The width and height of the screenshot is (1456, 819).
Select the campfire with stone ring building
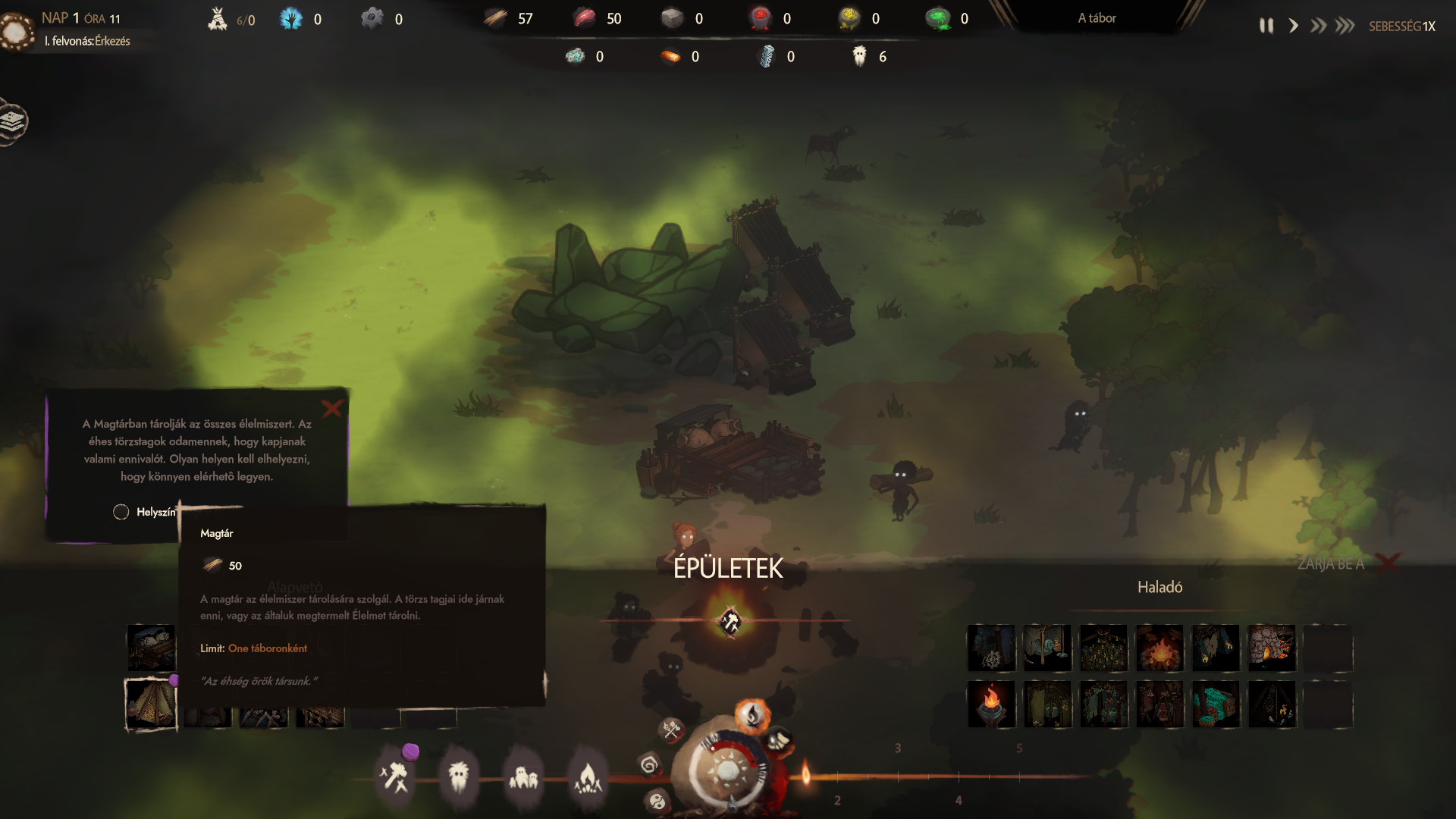[1159, 648]
